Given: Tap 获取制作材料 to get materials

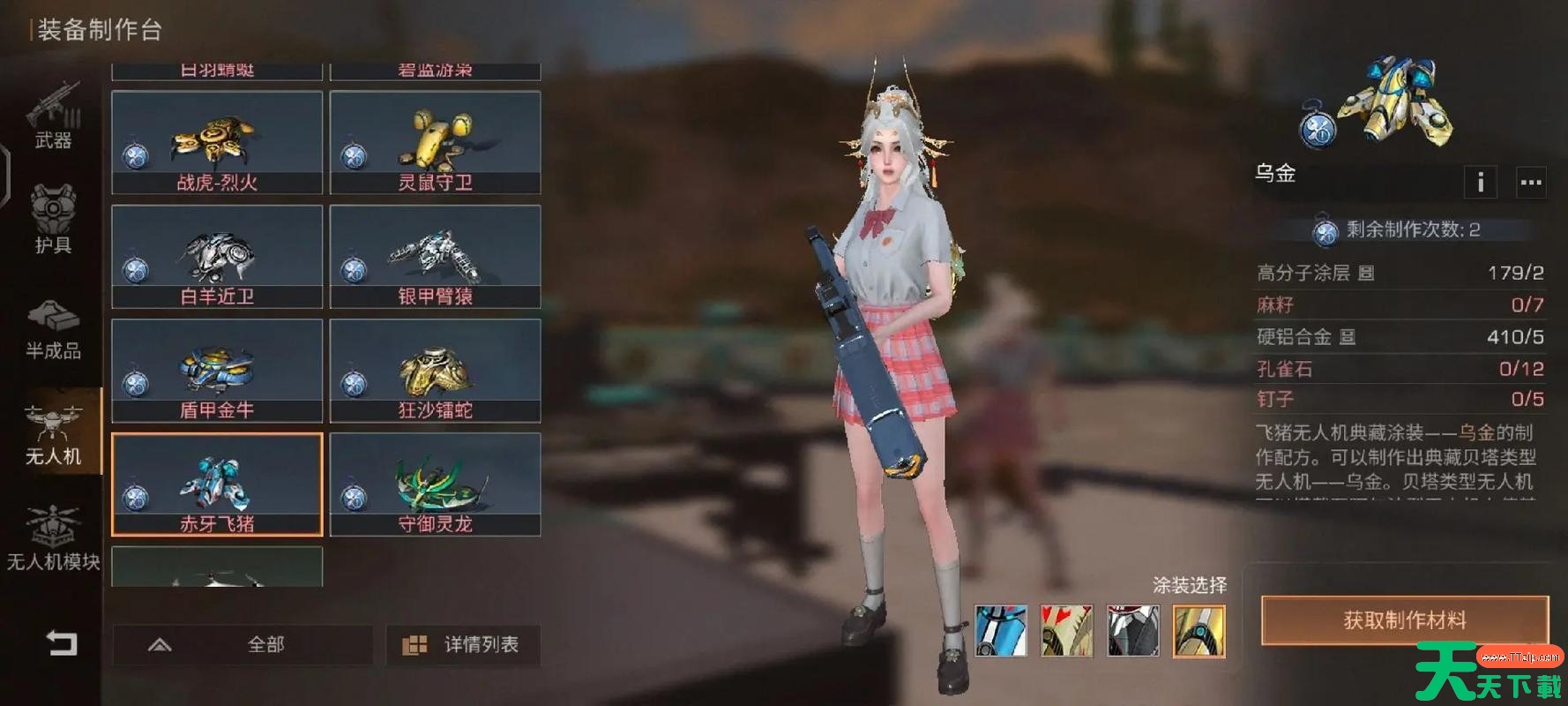Looking at the screenshot, I should (1404, 620).
